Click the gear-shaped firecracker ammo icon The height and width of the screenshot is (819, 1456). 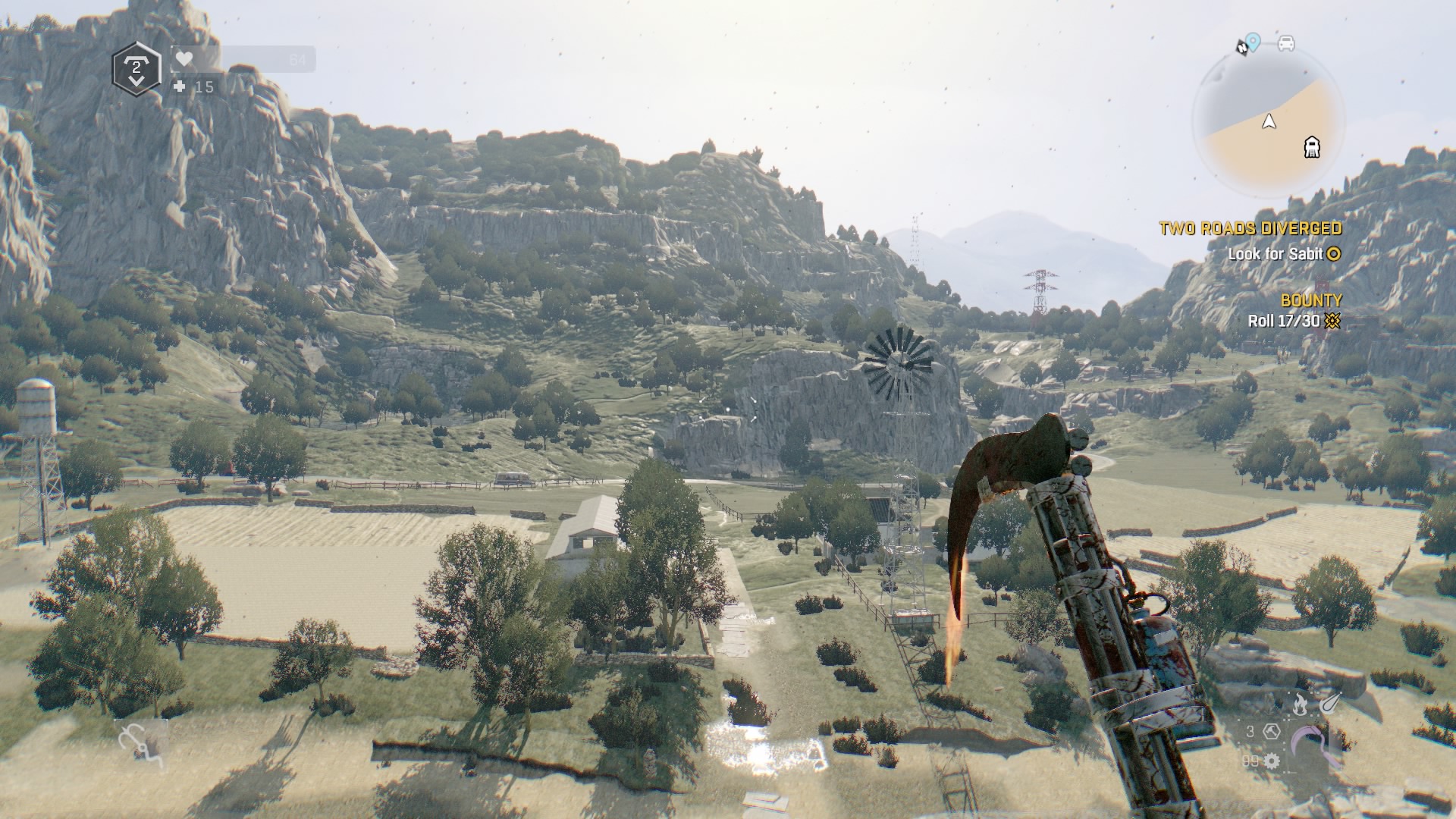pyautogui.click(x=1271, y=761)
